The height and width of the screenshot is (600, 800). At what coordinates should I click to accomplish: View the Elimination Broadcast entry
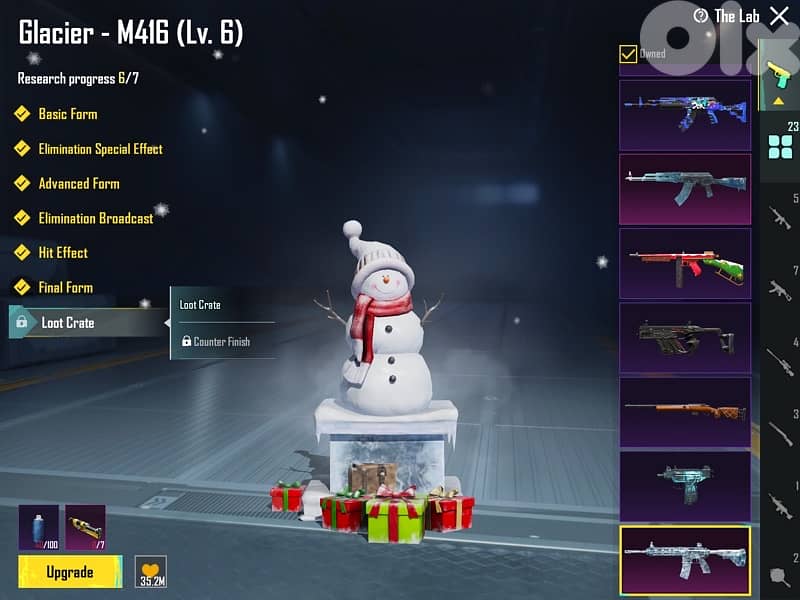[x=95, y=218]
